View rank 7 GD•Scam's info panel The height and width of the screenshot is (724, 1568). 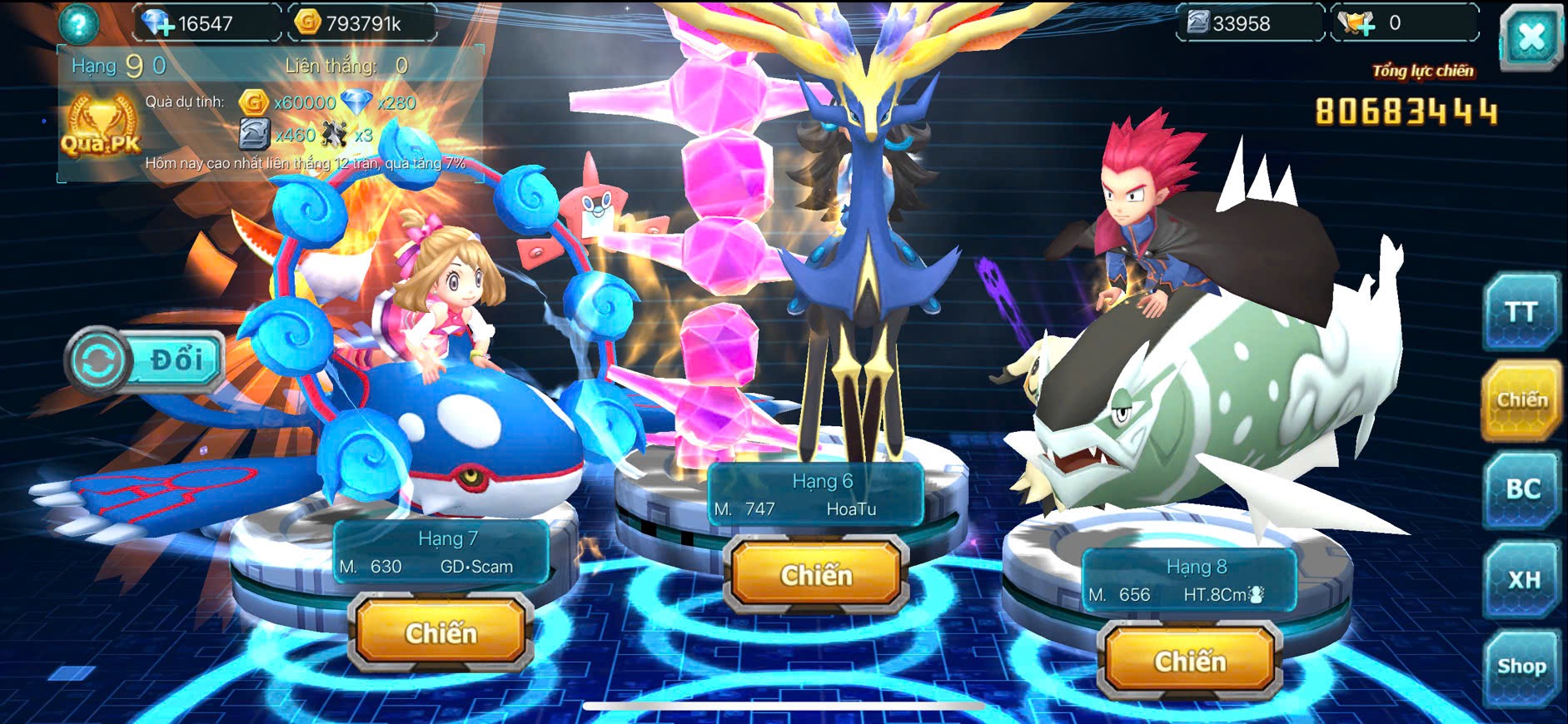pyautogui.click(x=441, y=553)
